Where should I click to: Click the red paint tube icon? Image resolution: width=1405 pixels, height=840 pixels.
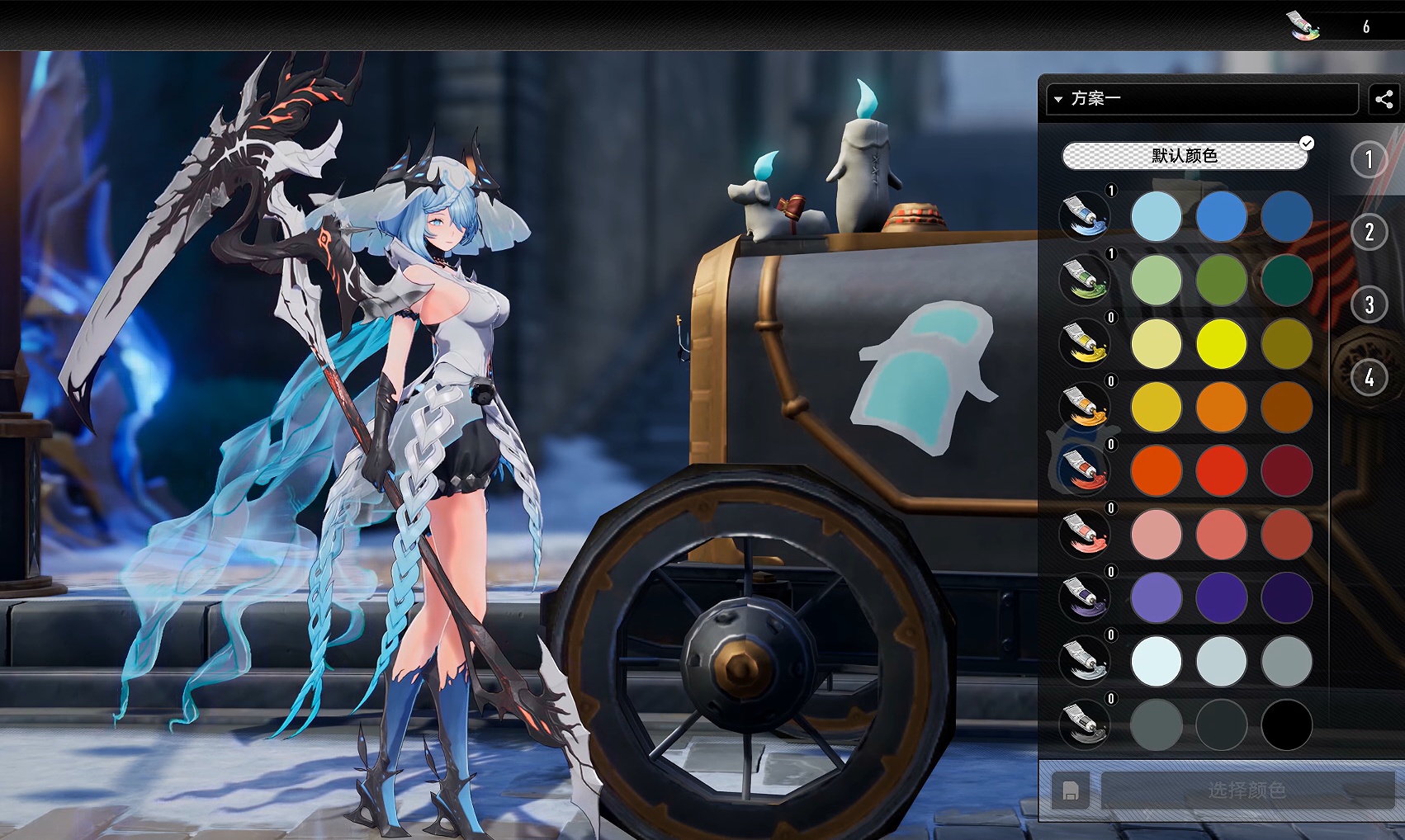pos(1085,470)
